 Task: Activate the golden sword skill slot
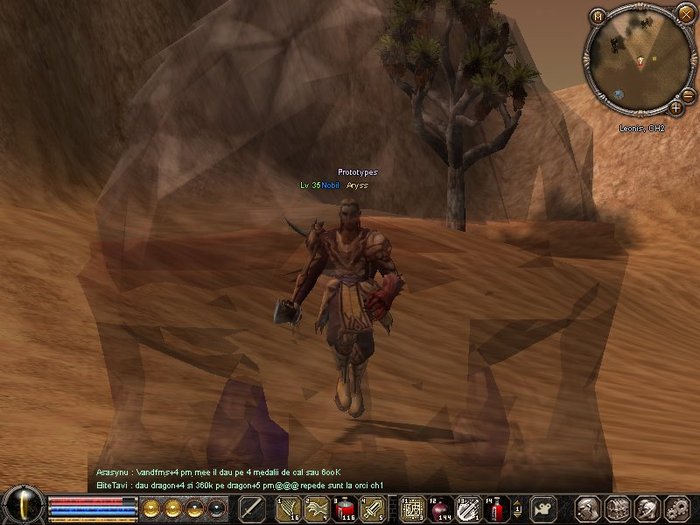(374, 508)
